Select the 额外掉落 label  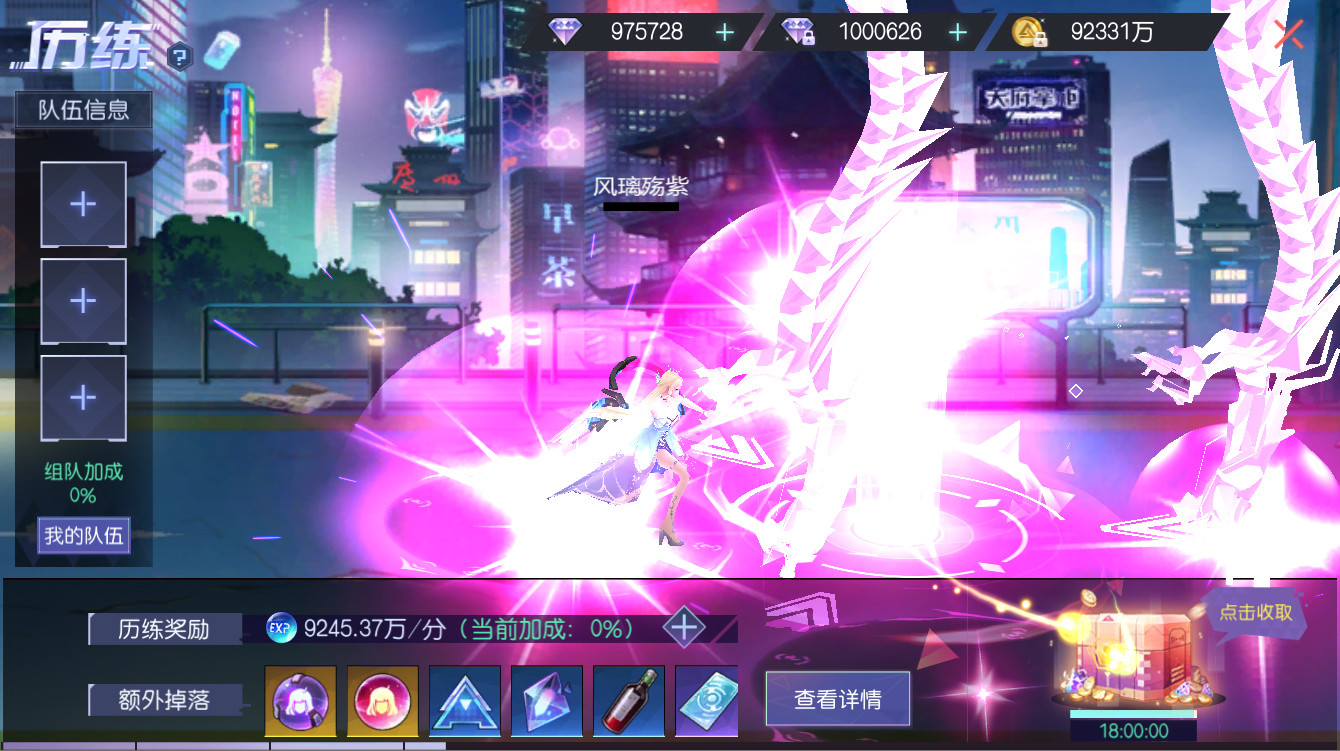163,701
